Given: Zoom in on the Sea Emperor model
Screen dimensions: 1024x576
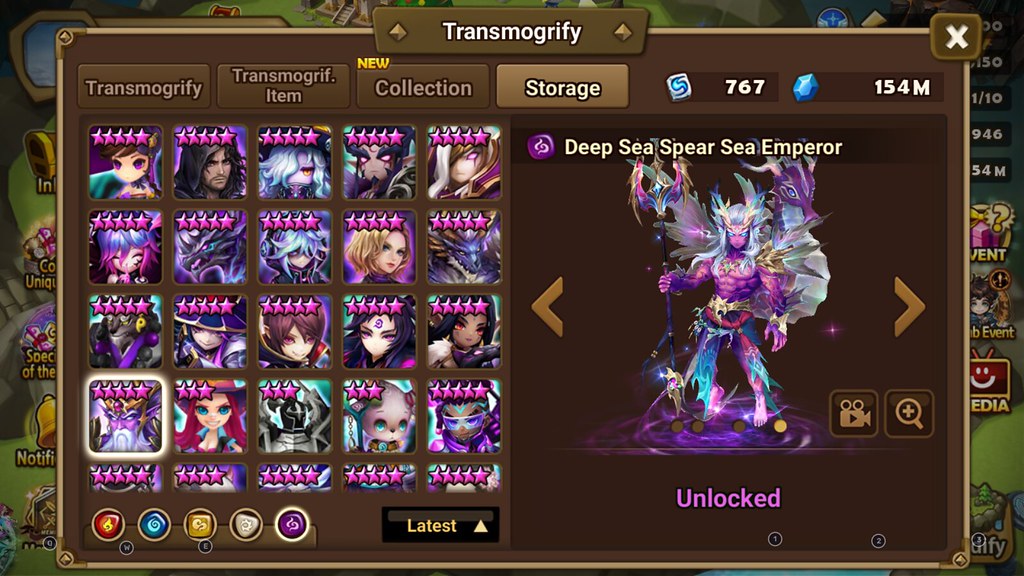Looking at the screenshot, I should tap(909, 415).
